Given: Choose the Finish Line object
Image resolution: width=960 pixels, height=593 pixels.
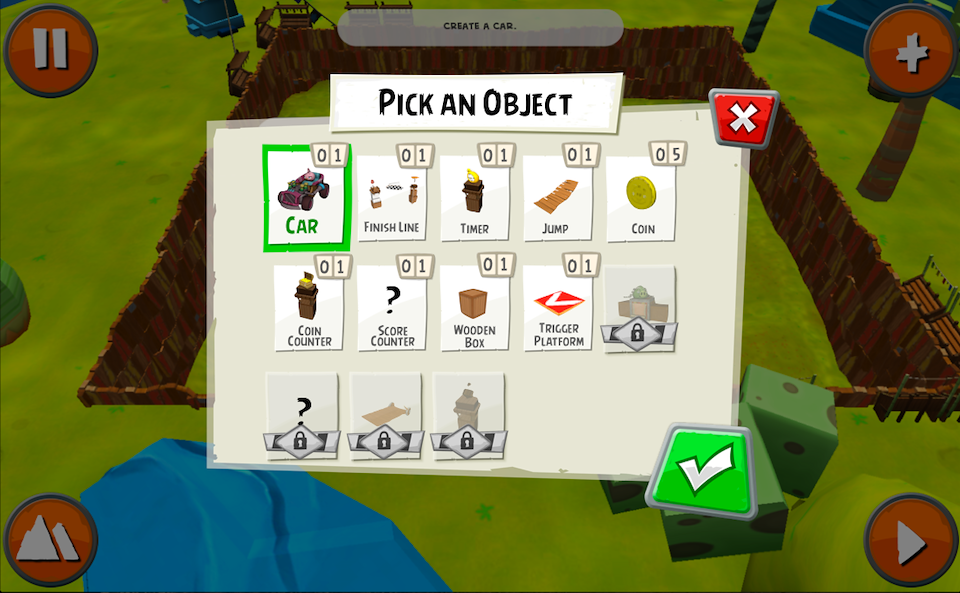Looking at the screenshot, I should 391,200.
